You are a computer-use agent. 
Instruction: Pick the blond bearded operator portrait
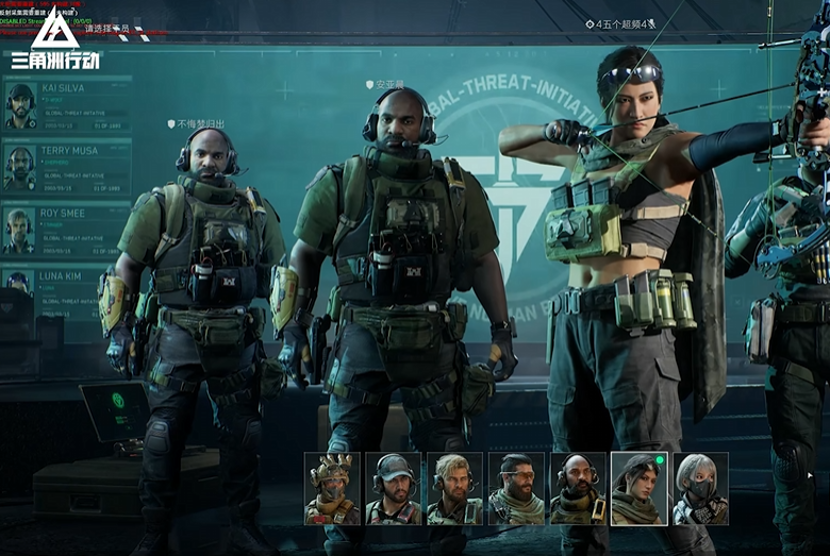tap(455, 488)
